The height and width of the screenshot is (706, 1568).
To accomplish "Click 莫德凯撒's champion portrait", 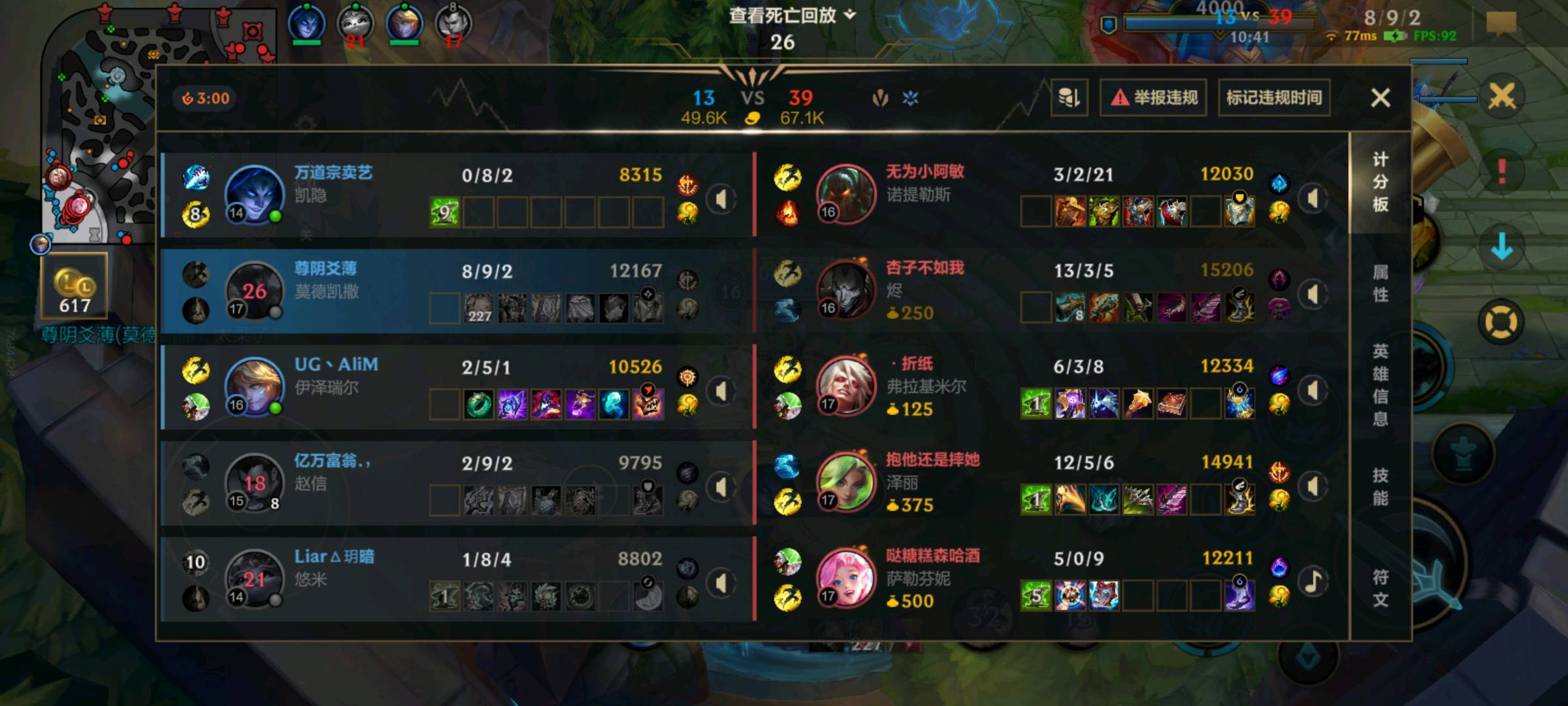I will pos(255,291).
